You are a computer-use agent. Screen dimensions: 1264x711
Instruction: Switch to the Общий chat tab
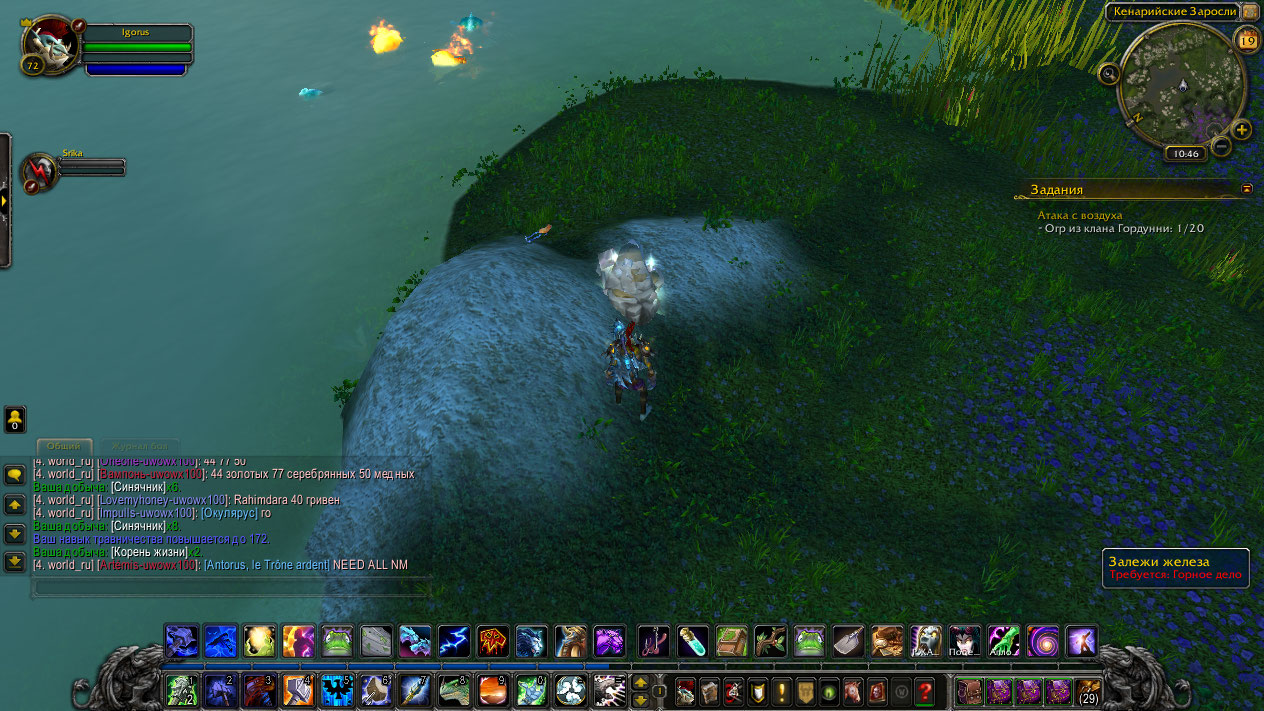64,446
